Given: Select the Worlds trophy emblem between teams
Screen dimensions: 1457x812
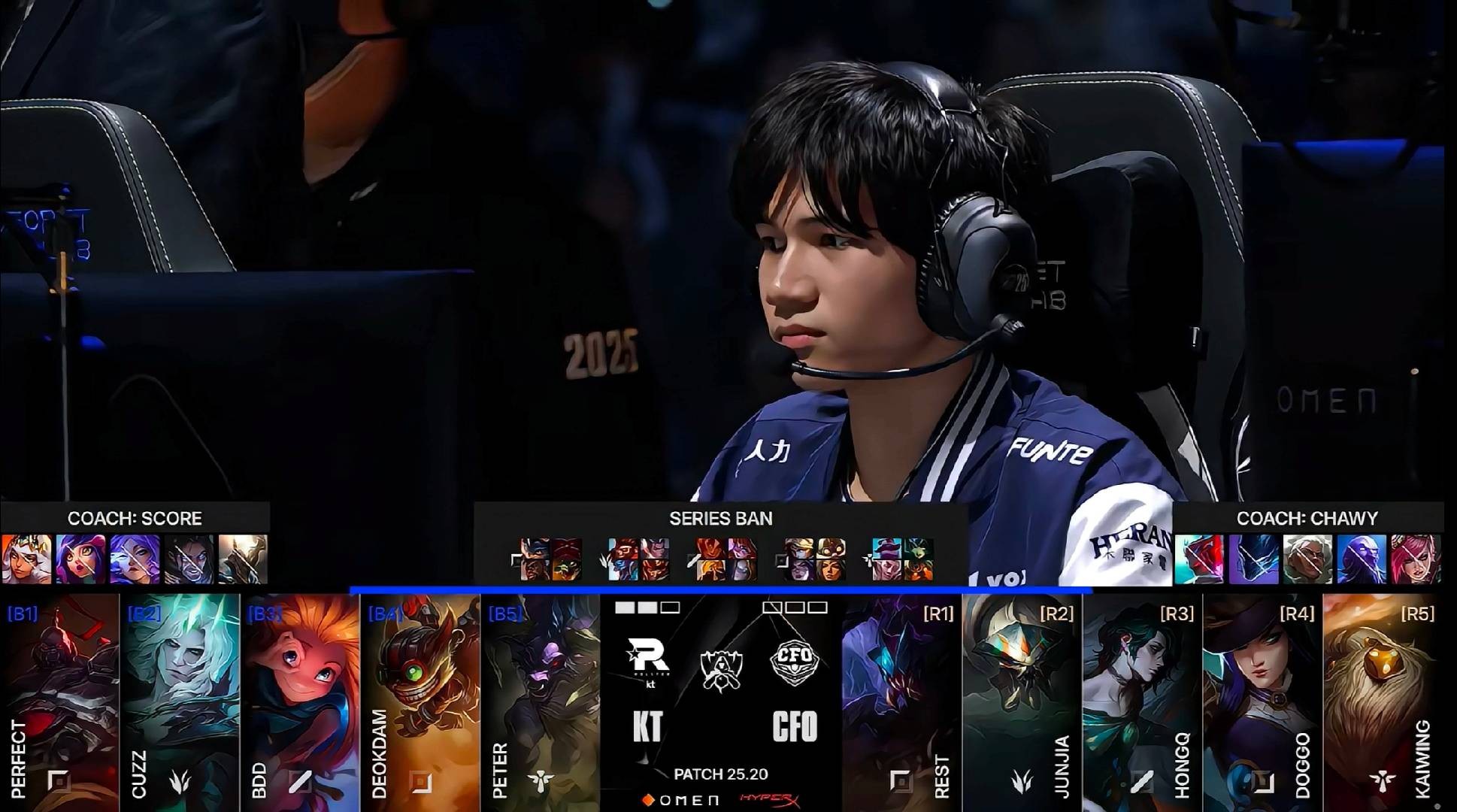Looking at the screenshot, I should [720, 669].
